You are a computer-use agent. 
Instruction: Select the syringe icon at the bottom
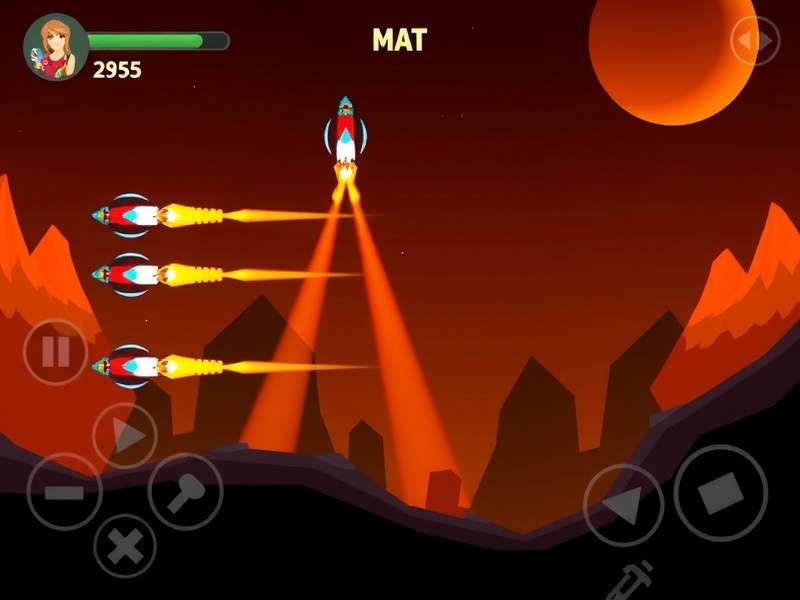tap(634, 578)
